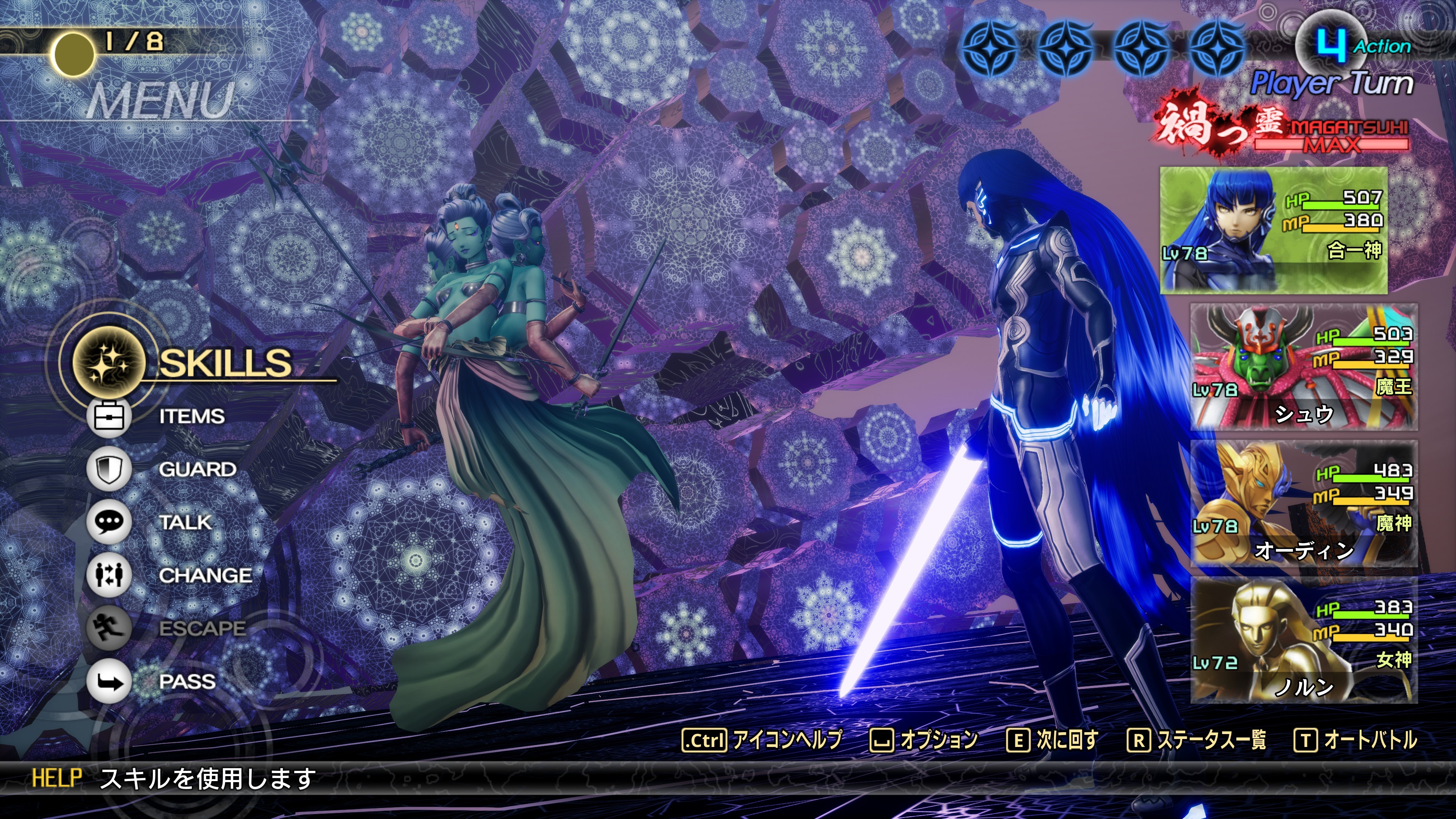The image size is (1456, 819).
Task: Open the ITEMS command
Action: coord(191,417)
